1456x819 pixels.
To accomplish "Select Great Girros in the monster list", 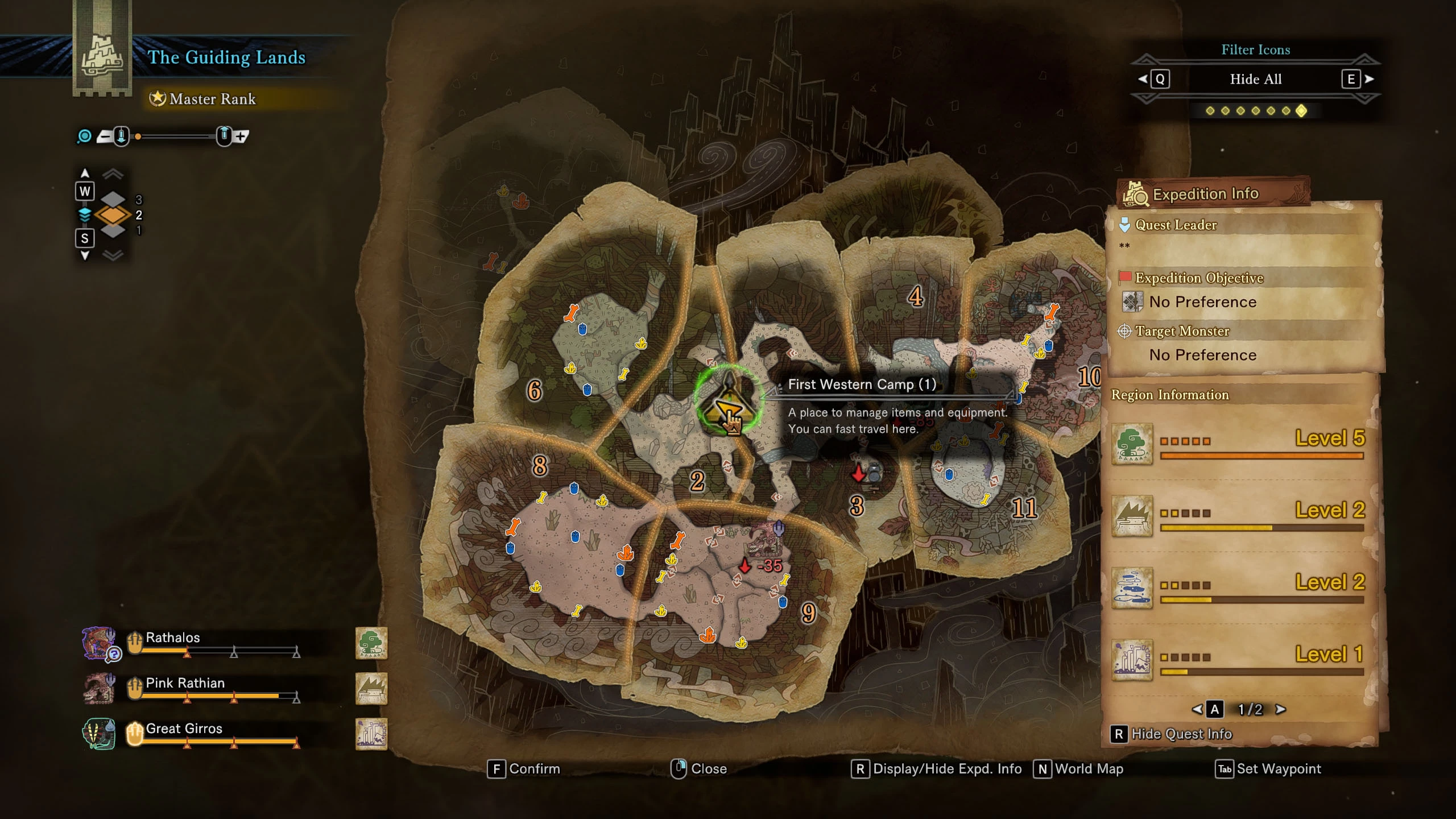I will point(184,729).
